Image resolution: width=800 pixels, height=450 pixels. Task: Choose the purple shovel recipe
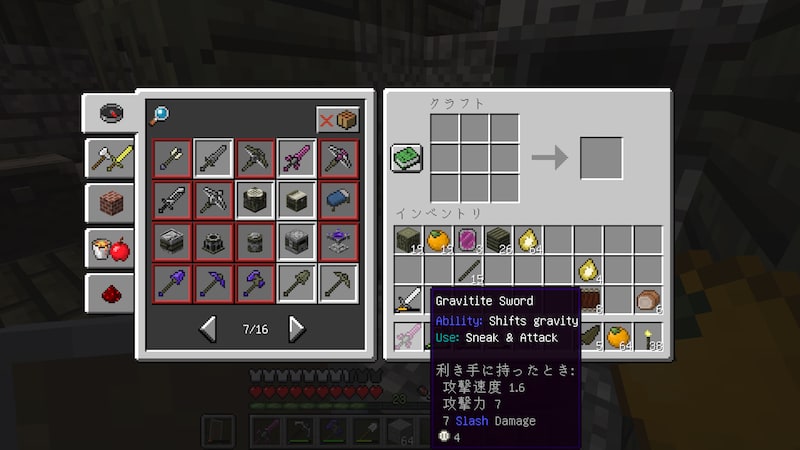[x=171, y=282]
